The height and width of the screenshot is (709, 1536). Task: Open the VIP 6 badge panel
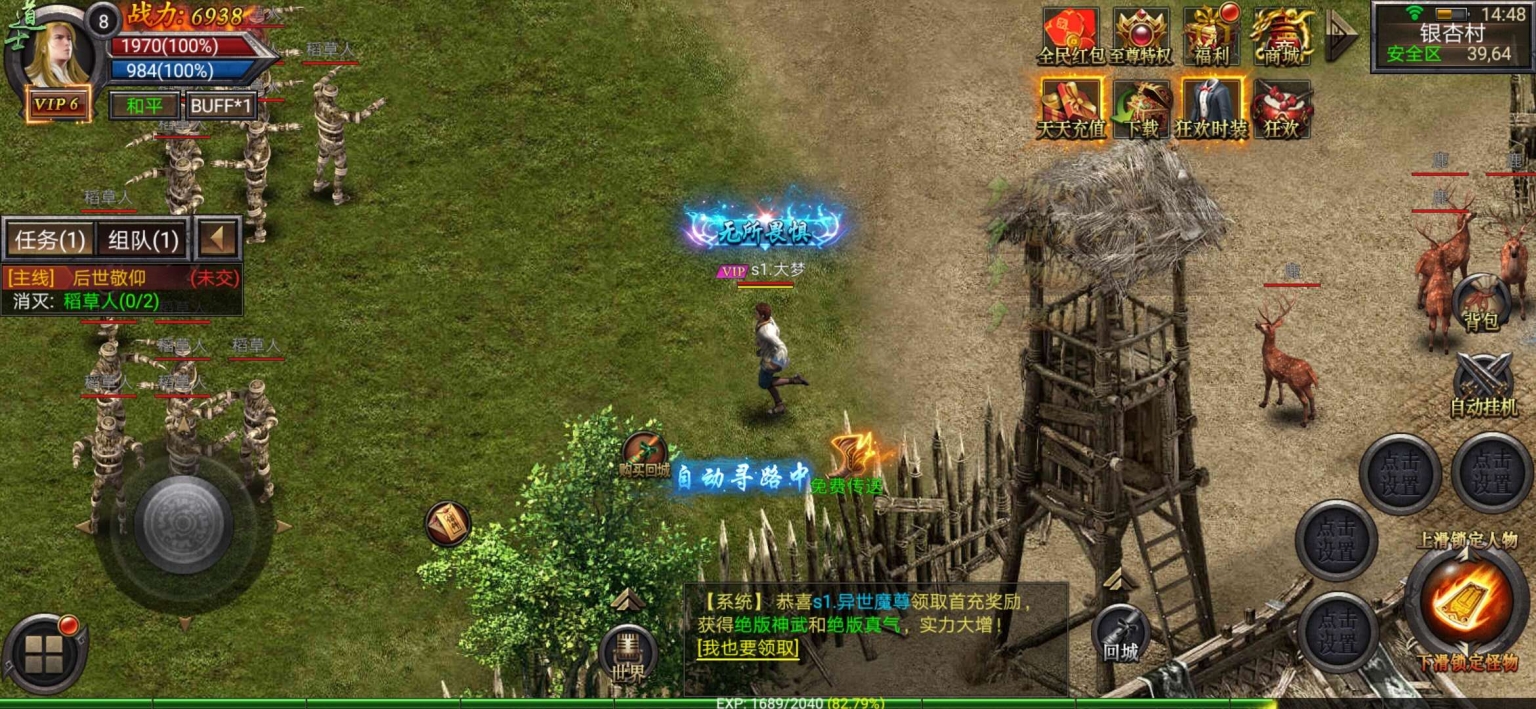pos(57,104)
